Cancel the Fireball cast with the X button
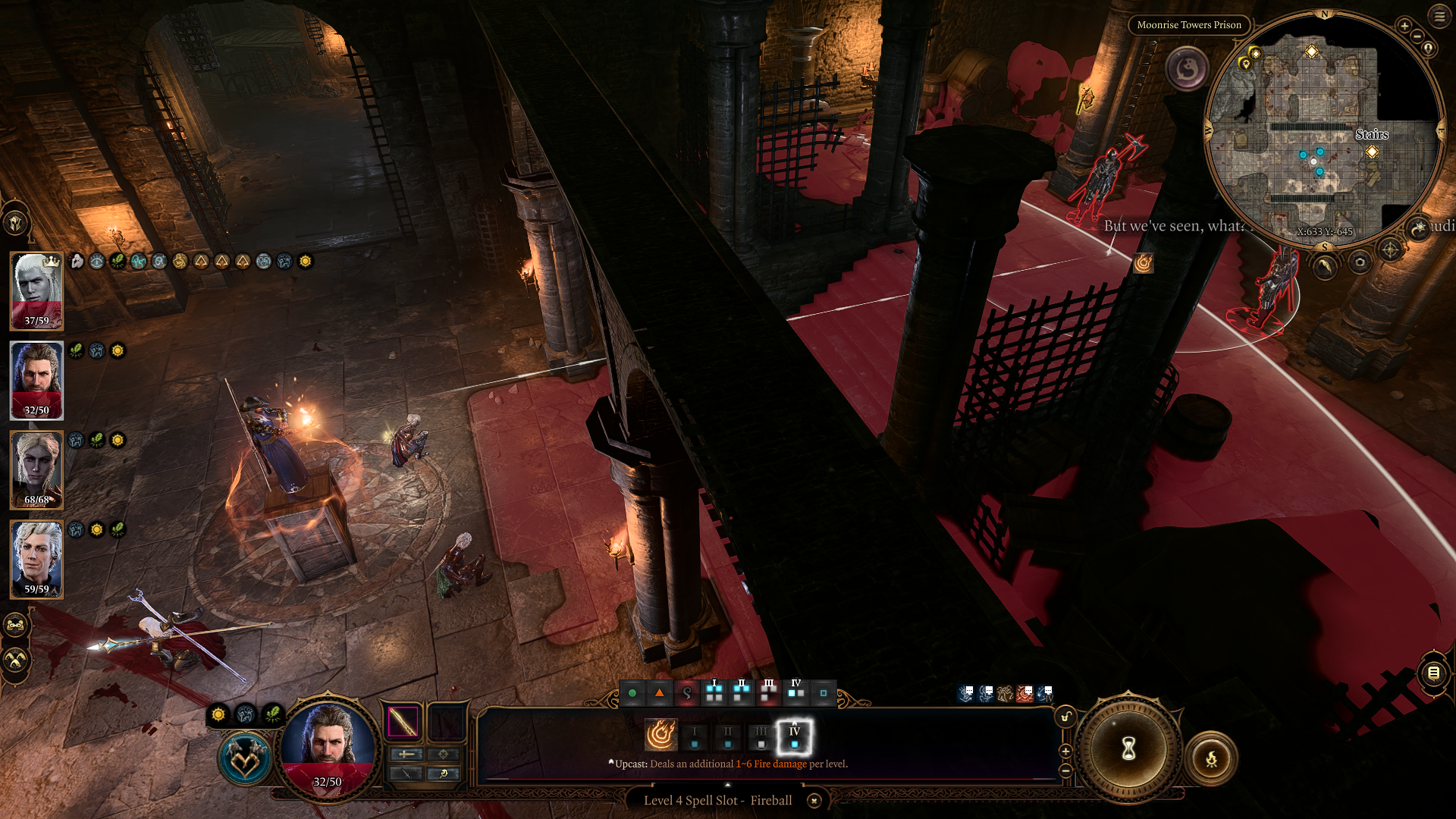 (x=814, y=801)
